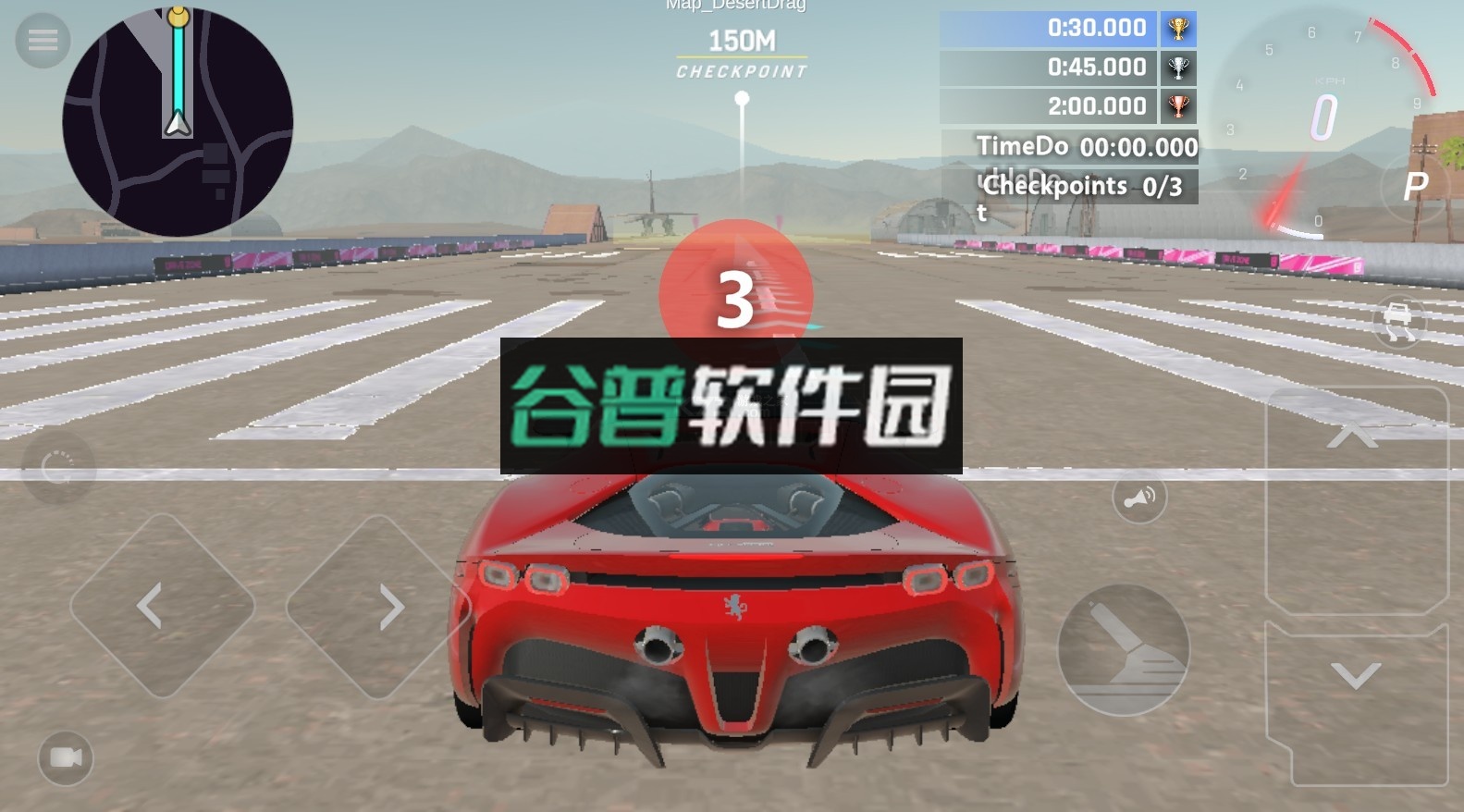Image resolution: width=1464 pixels, height=812 pixels.
Task: Tap the silver trophy beside 0:45.000
Action: coord(1178,67)
